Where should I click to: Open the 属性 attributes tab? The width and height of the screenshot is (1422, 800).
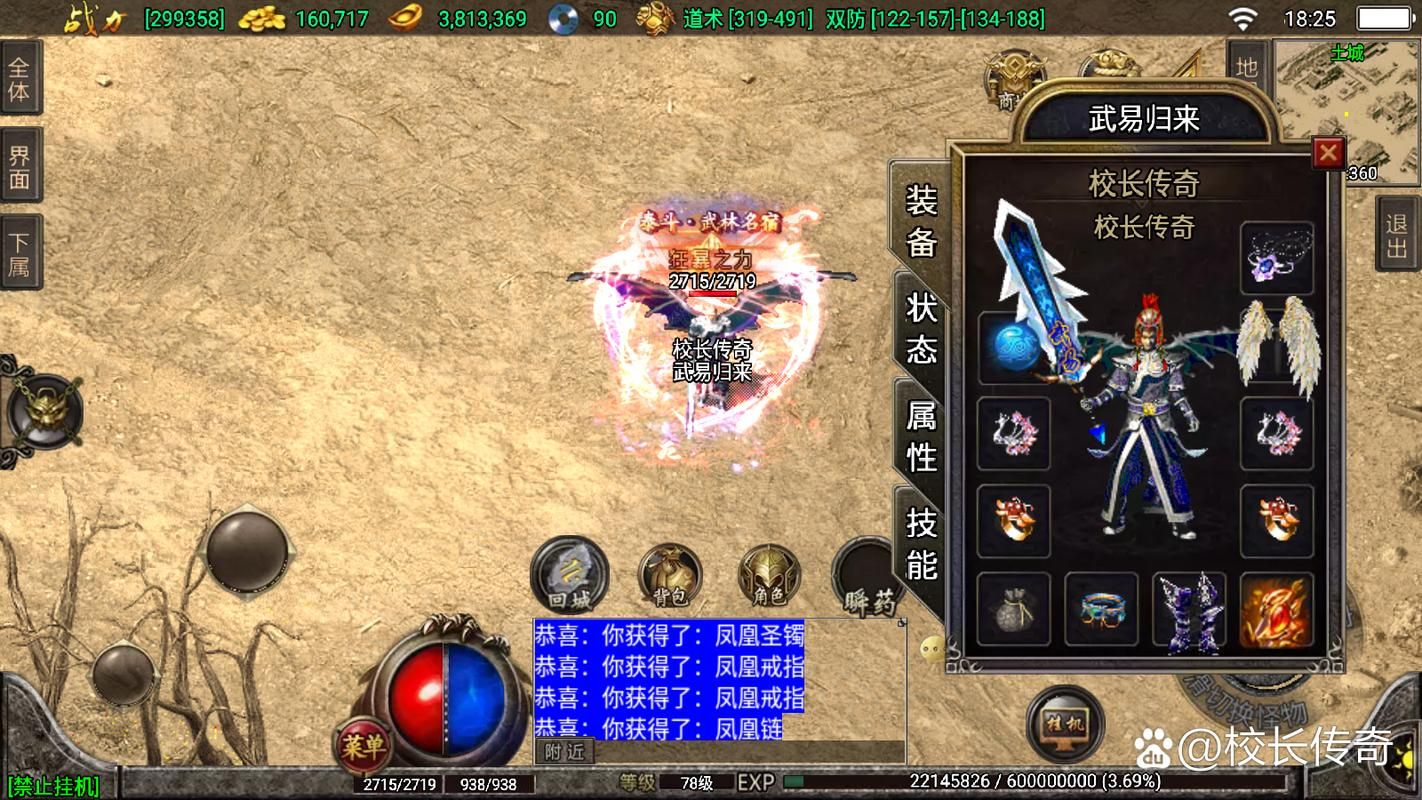[921, 435]
